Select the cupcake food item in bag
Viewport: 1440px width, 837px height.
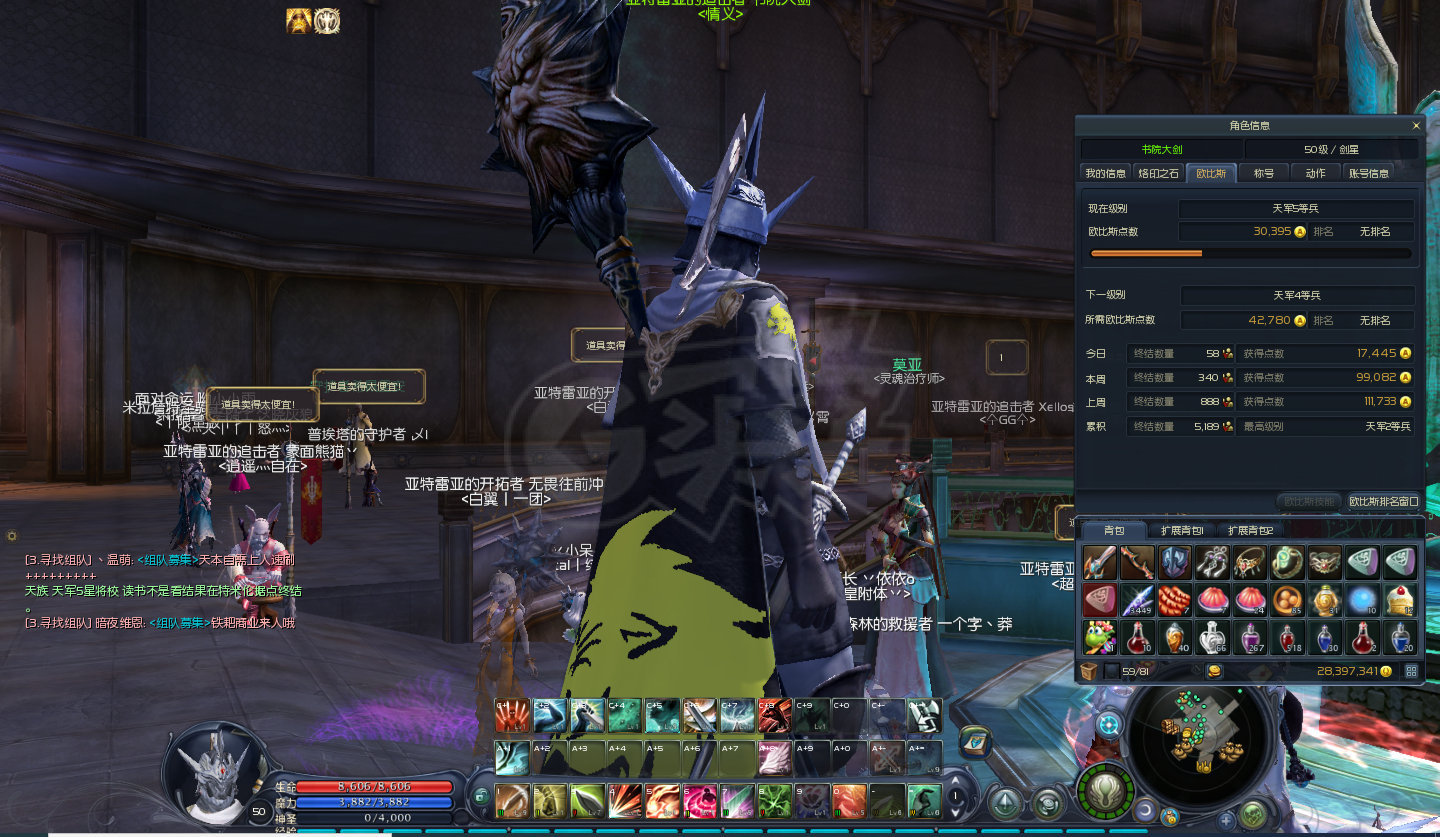pos(1399,600)
